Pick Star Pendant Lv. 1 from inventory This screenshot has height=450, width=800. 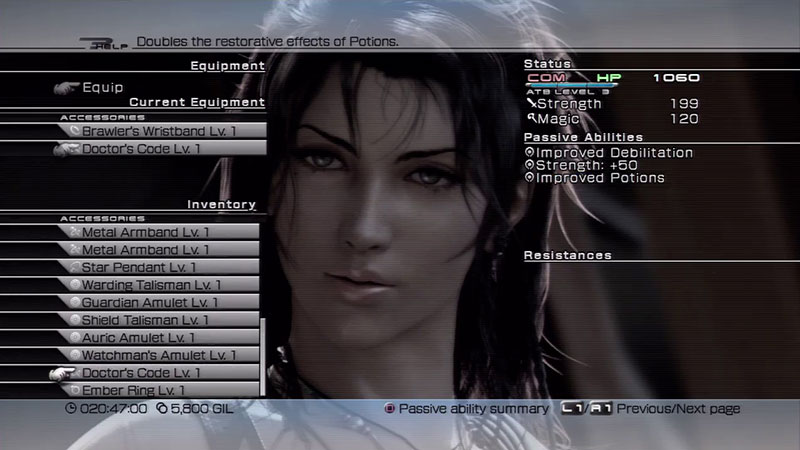(x=152, y=267)
